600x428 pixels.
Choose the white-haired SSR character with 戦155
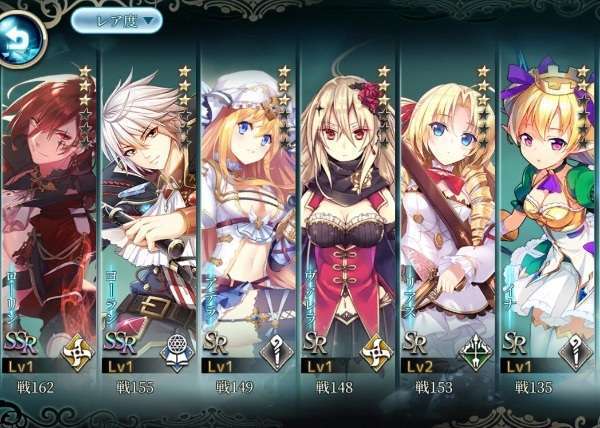click(x=147, y=220)
